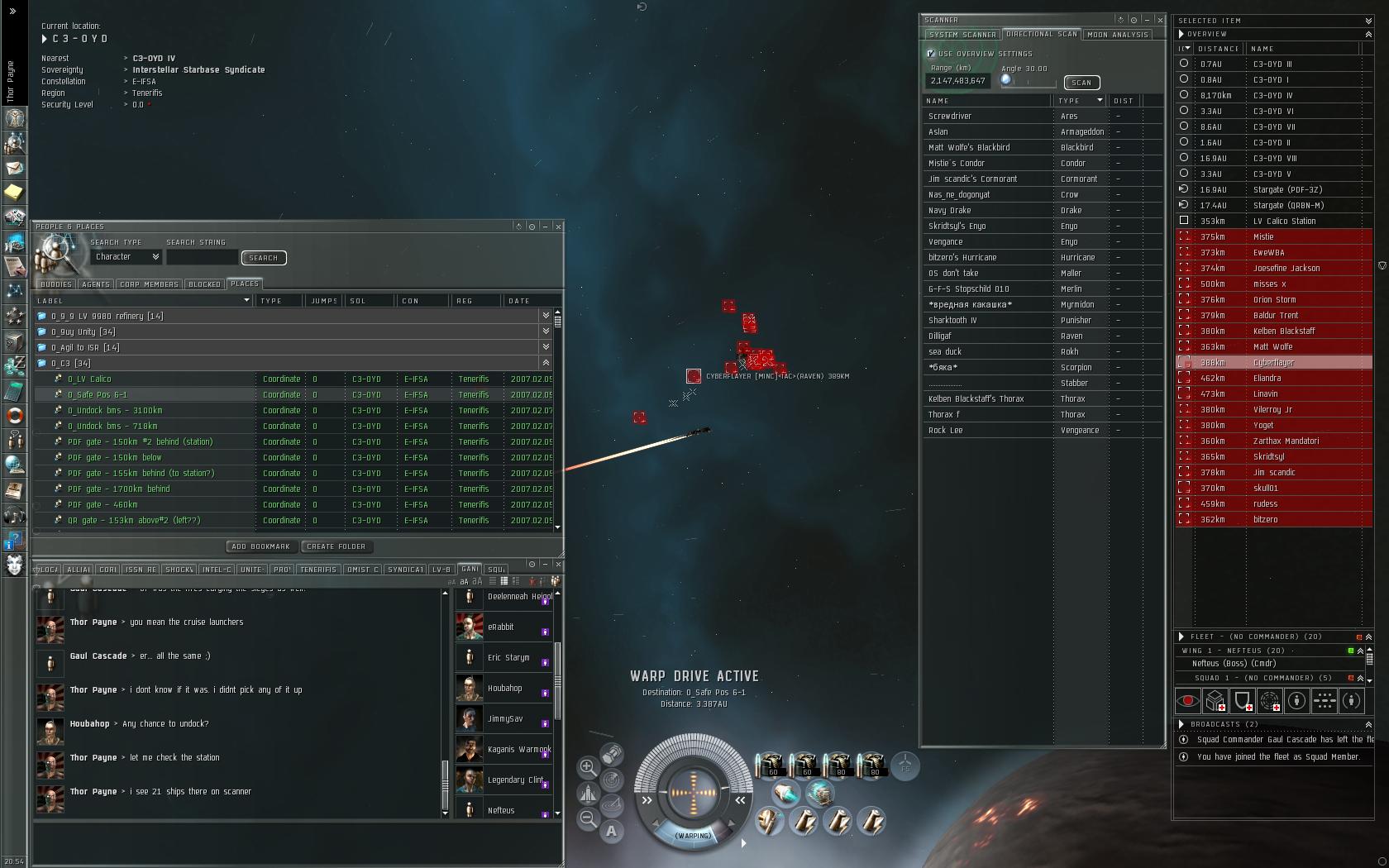This screenshot has width=1389, height=868.
Task: Click the scan Range input field
Action: coord(957,81)
